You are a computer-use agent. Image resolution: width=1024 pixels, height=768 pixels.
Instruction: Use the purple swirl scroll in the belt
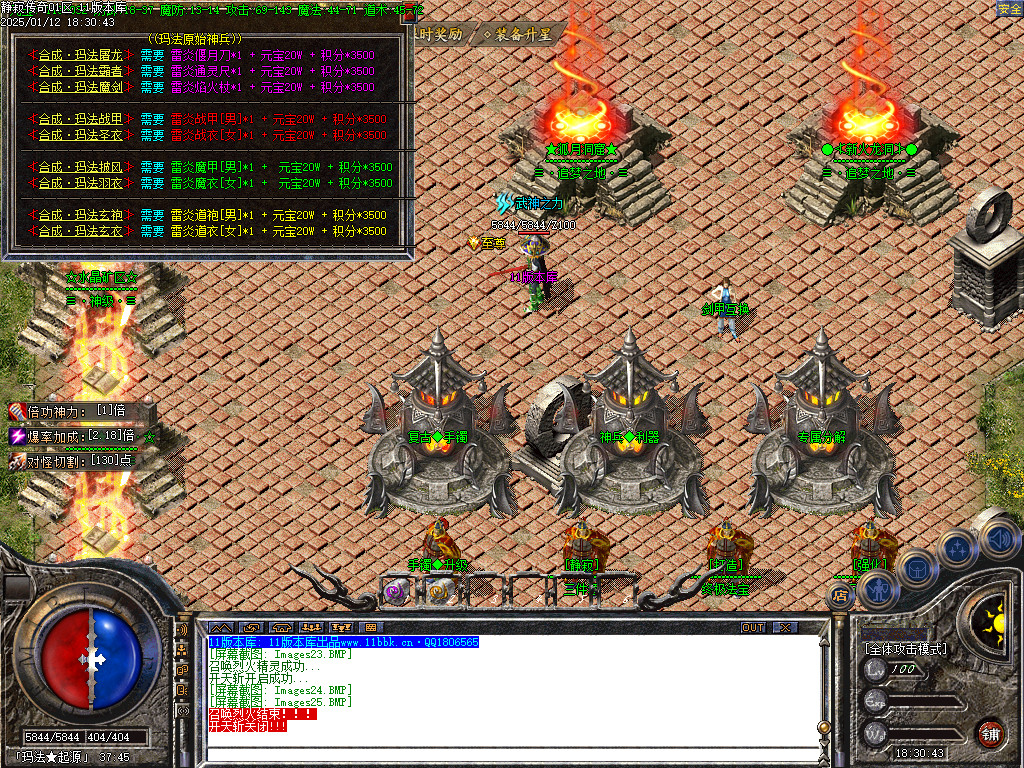coord(396,592)
